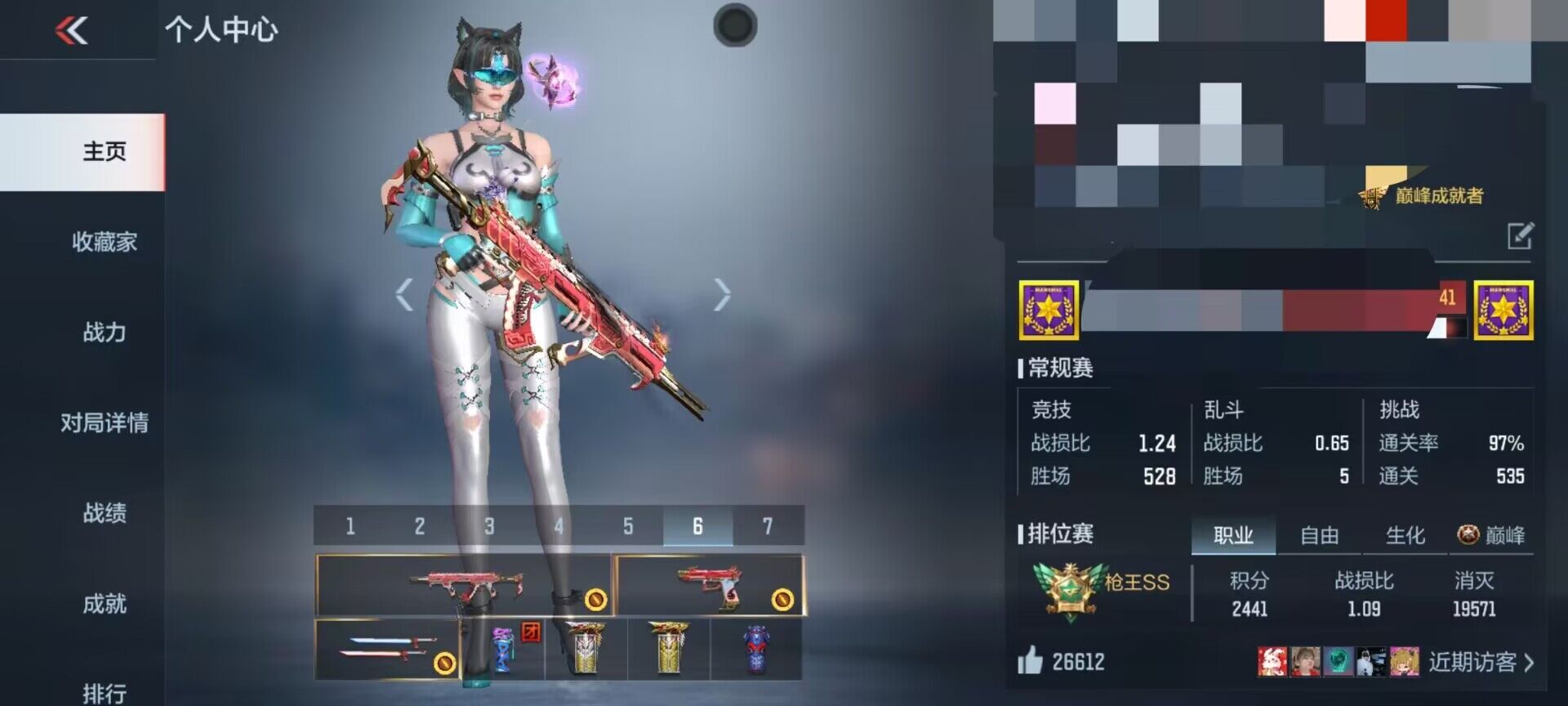1568x706 pixels.
Task: Switch to loadout slot 1
Action: [350, 526]
